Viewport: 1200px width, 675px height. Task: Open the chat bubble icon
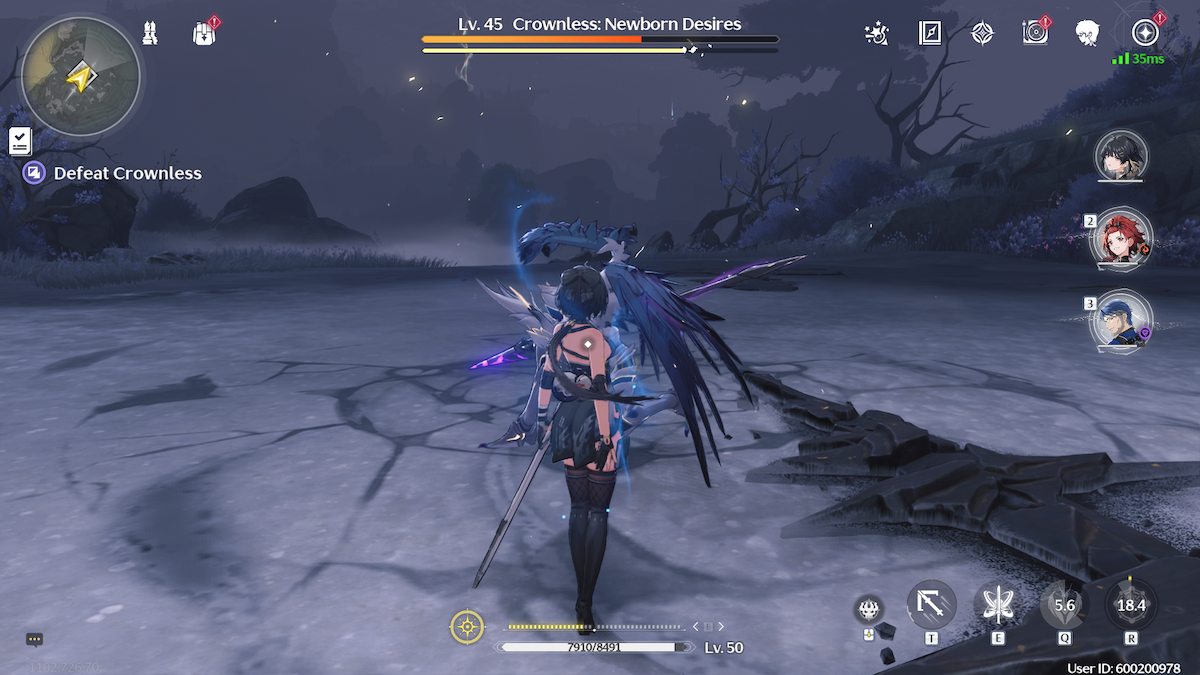[34, 639]
